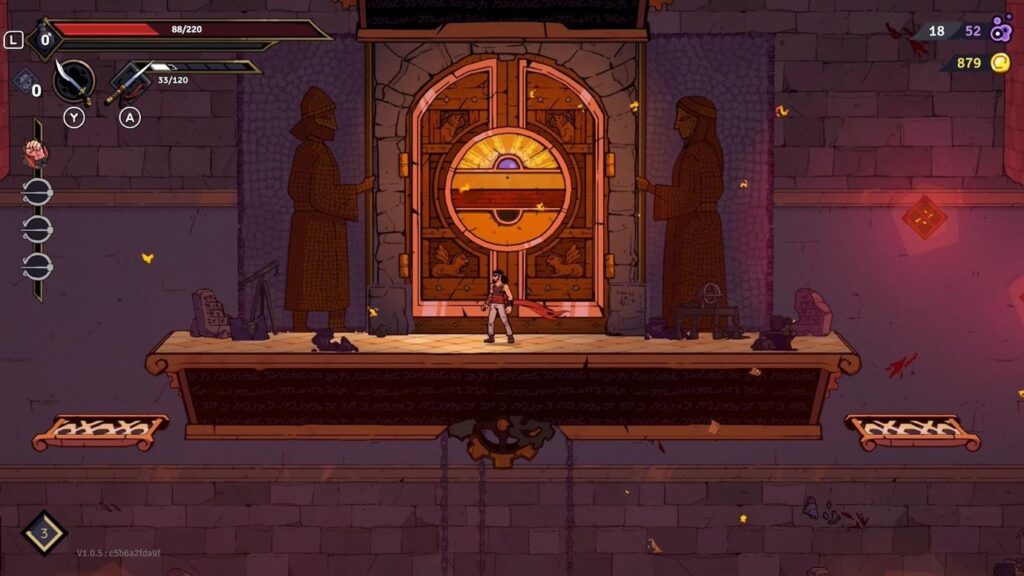Click the gold coin currency icon
The height and width of the screenshot is (576, 1024).
click(x=1000, y=63)
